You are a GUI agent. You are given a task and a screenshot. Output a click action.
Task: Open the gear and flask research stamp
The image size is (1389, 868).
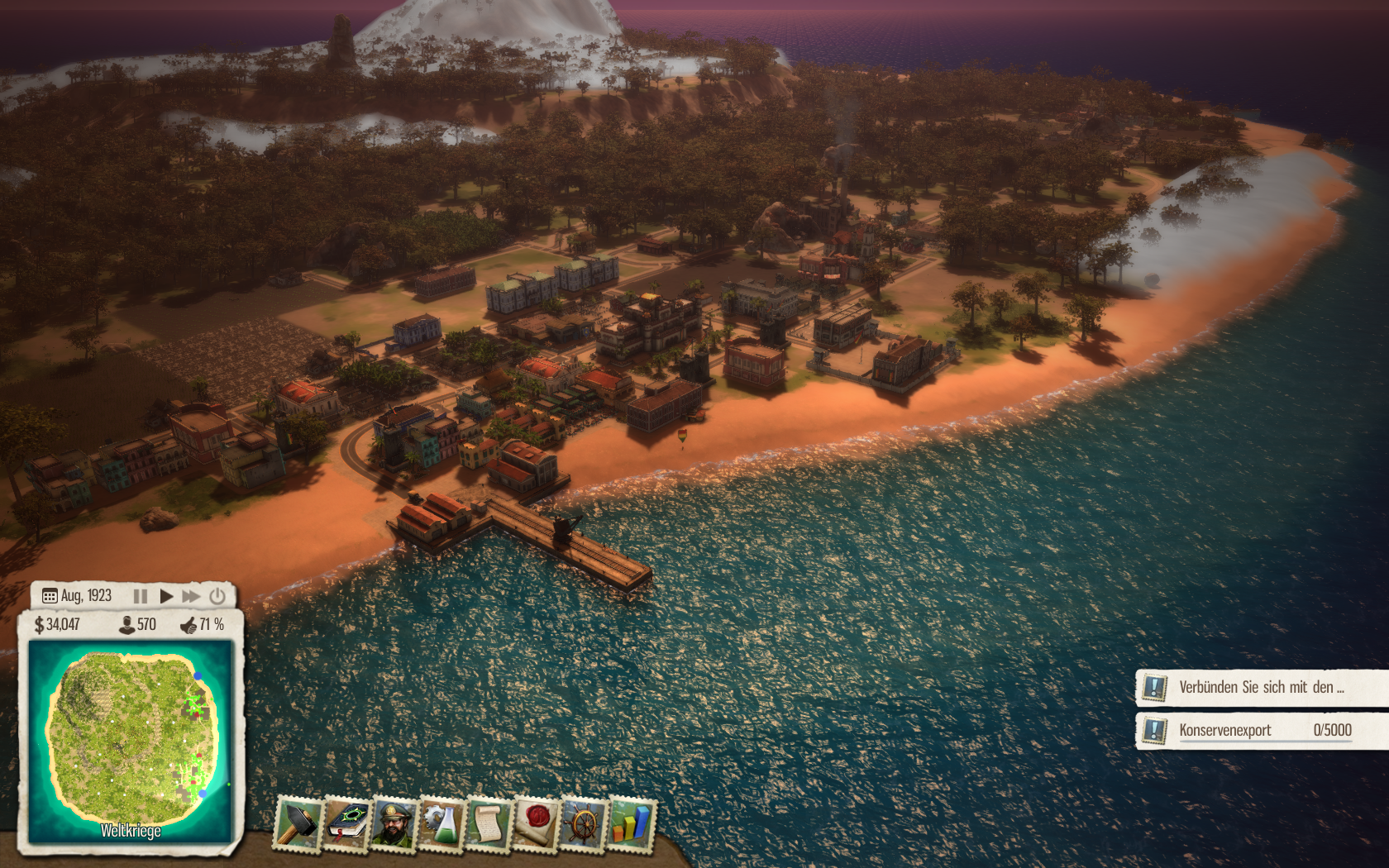[442, 823]
